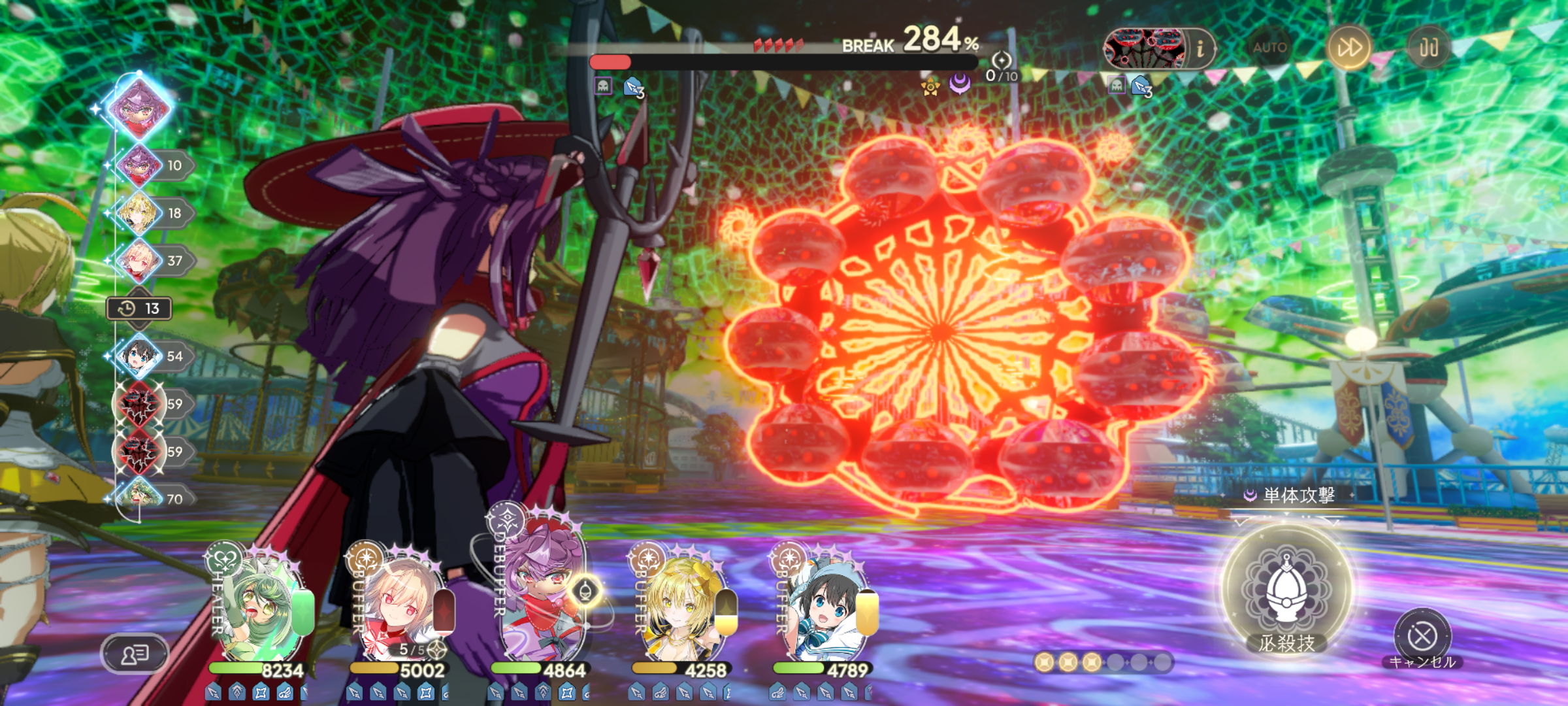The width and height of the screenshot is (1568, 706).
Task: Open the party status list button
Action: (135, 653)
